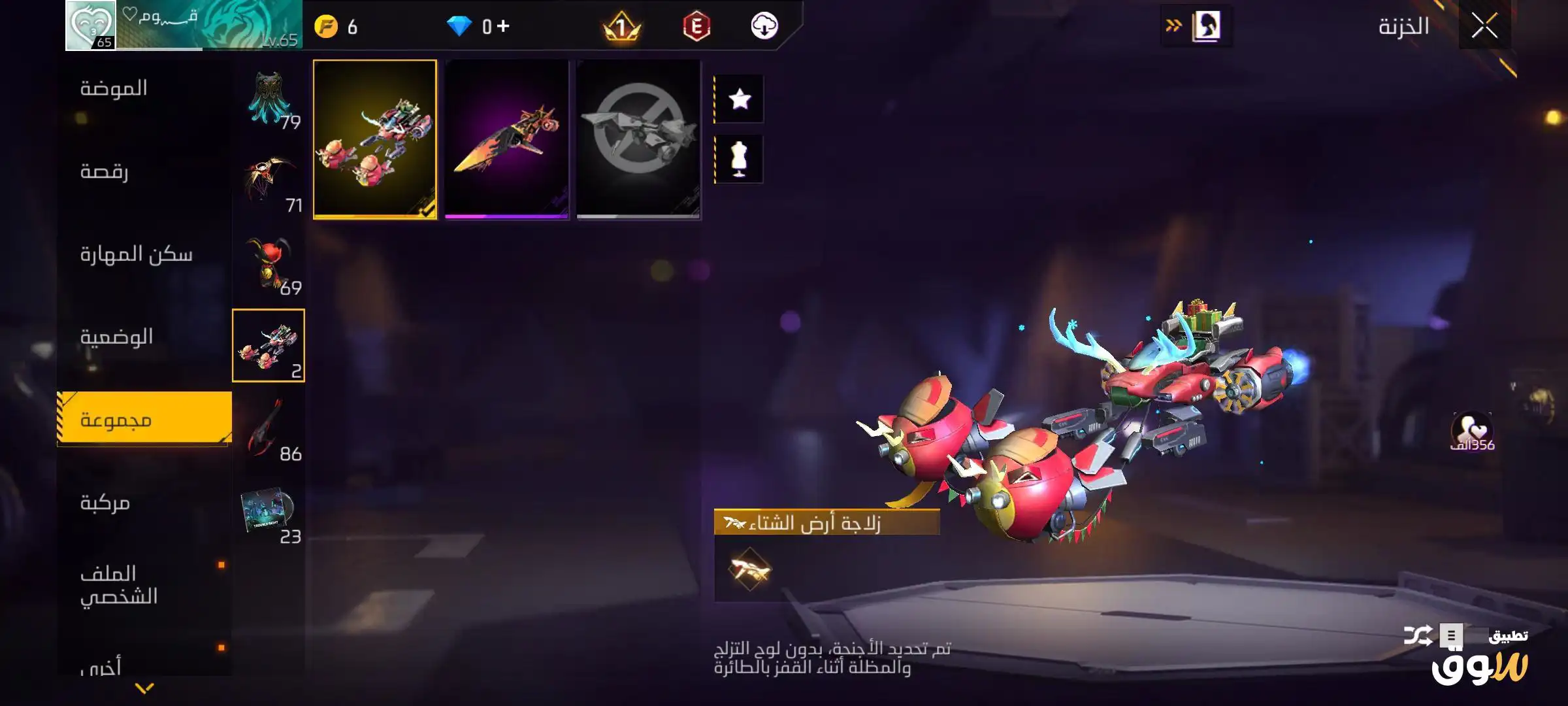Open the cloud download icon
Screen dimensions: 1568x706
tap(764, 26)
